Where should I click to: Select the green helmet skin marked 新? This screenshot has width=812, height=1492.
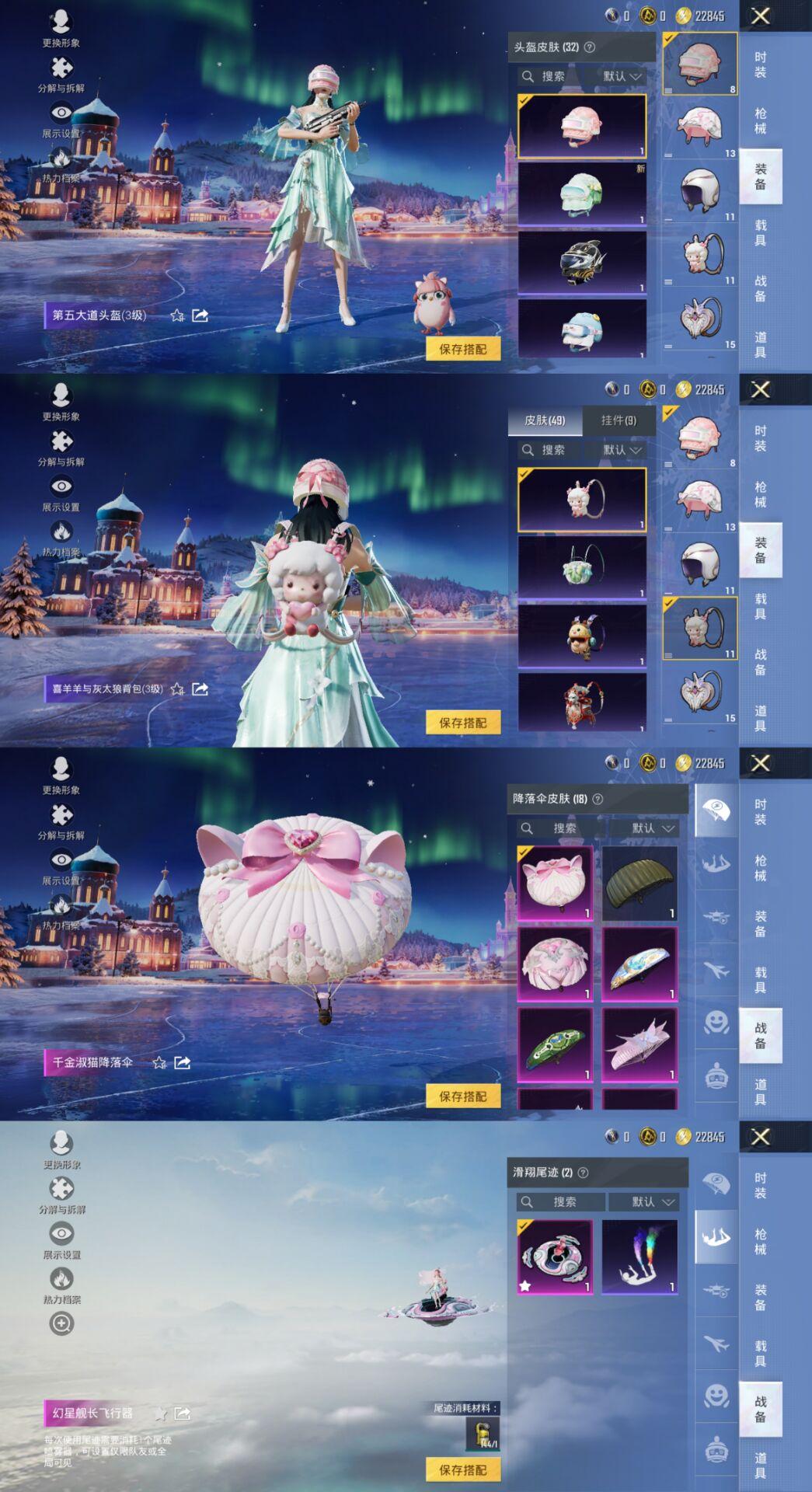582,193
